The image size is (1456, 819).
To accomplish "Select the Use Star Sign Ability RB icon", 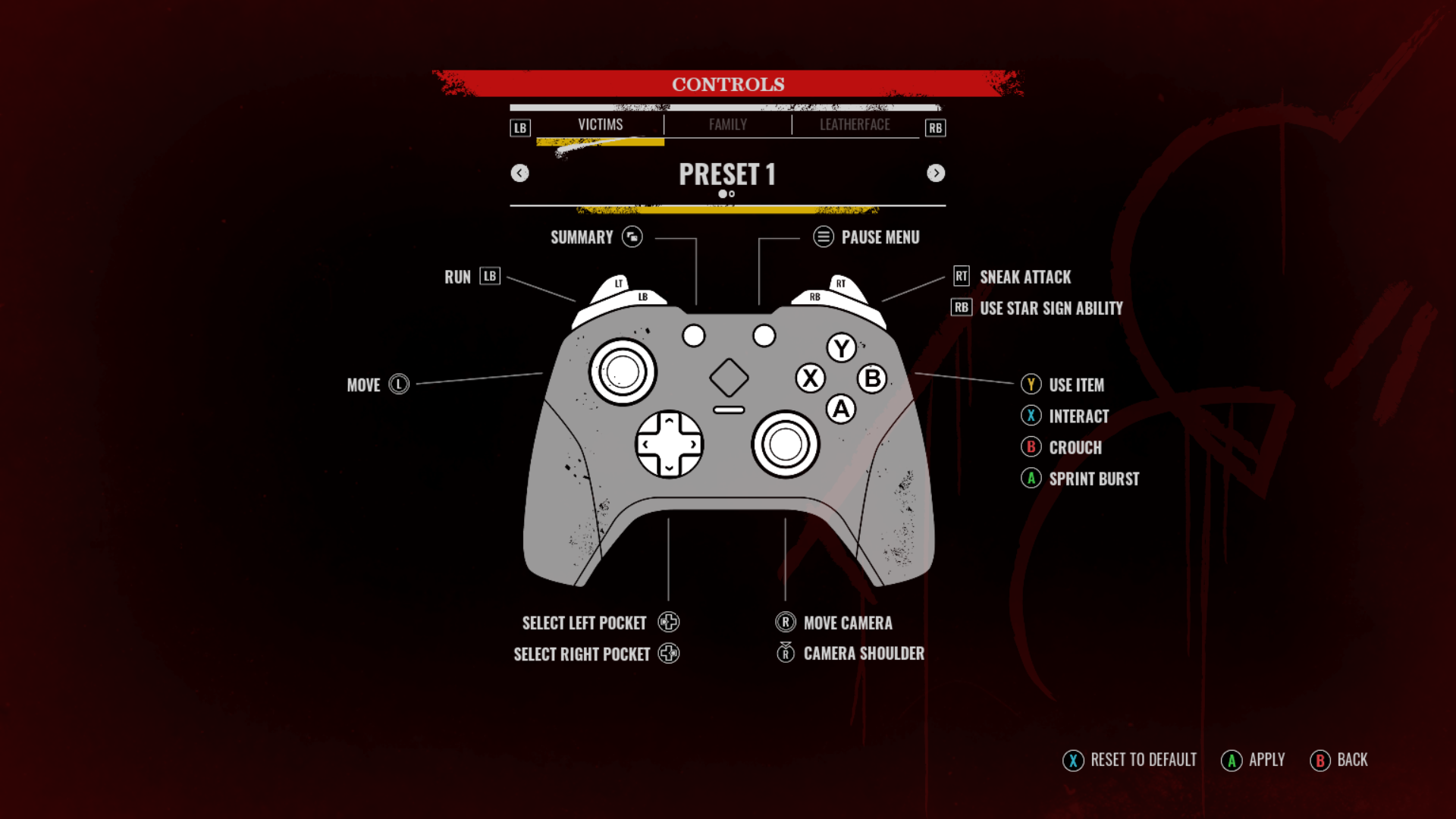I will [x=960, y=308].
